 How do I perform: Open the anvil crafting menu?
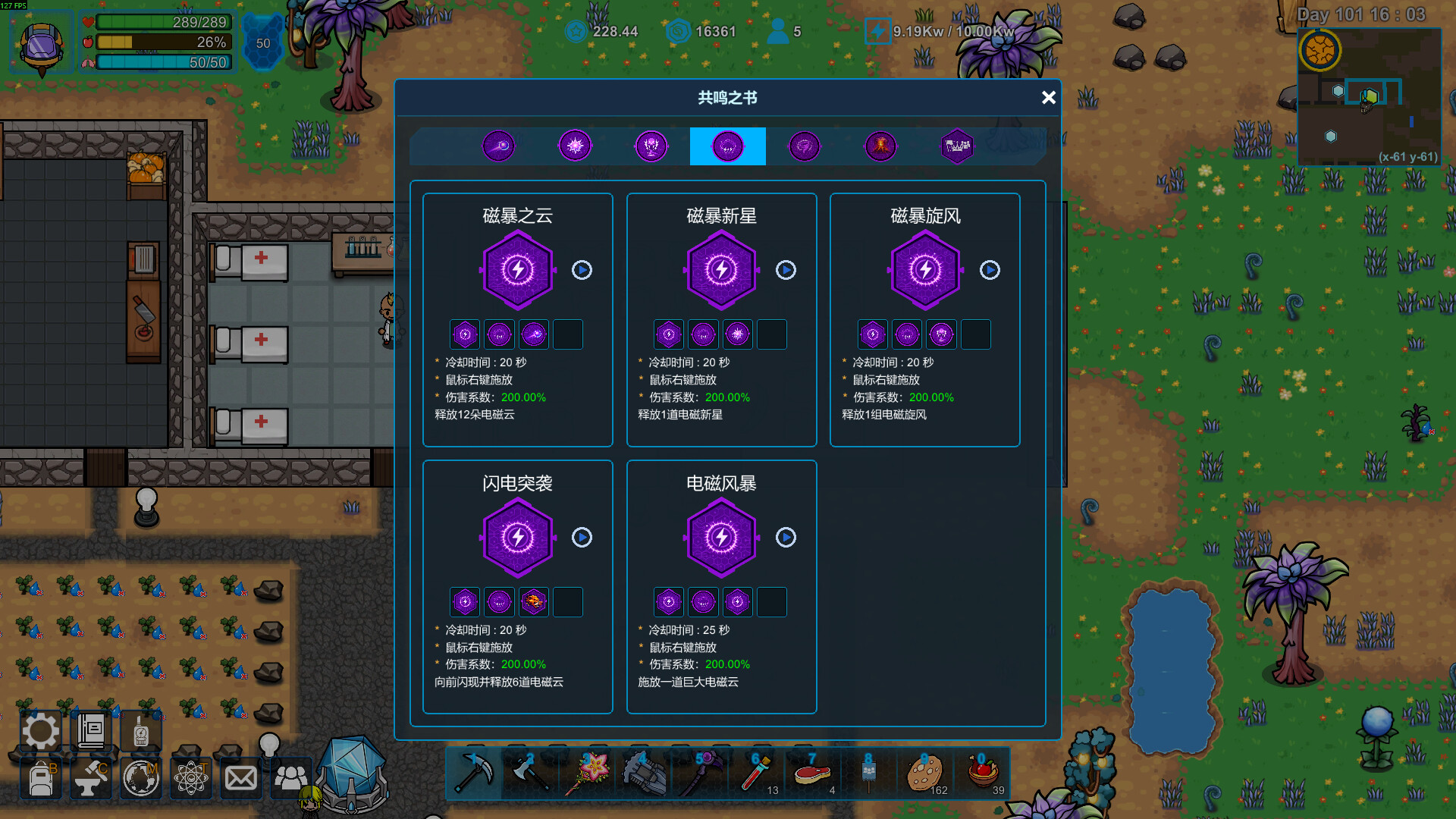tap(91, 779)
